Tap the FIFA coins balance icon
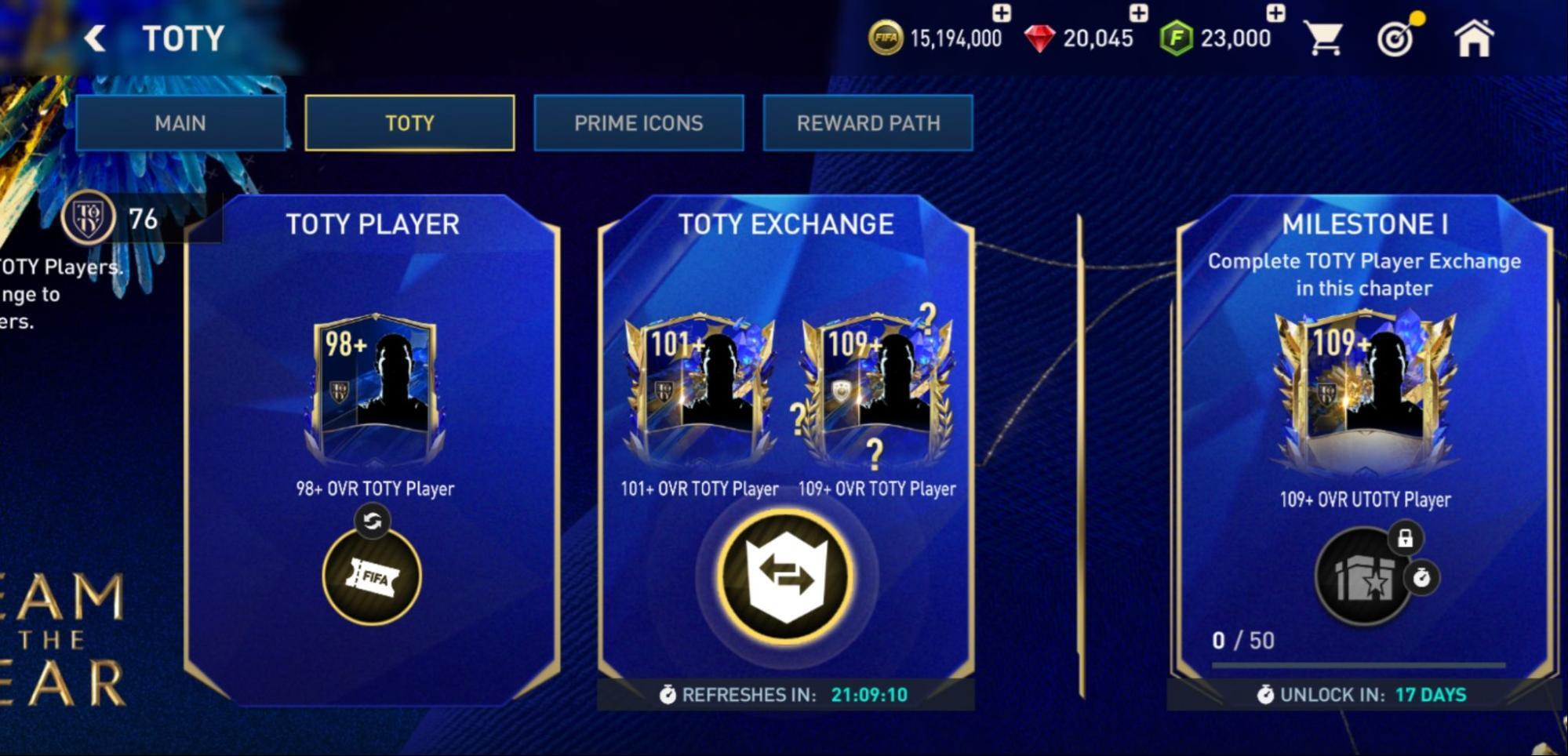Viewport: 1568px width, 756px height. coord(886,36)
